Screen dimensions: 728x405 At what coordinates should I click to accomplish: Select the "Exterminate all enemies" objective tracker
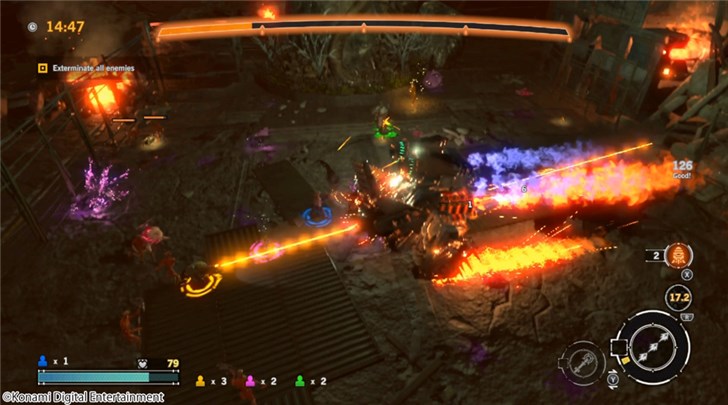tap(86, 68)
